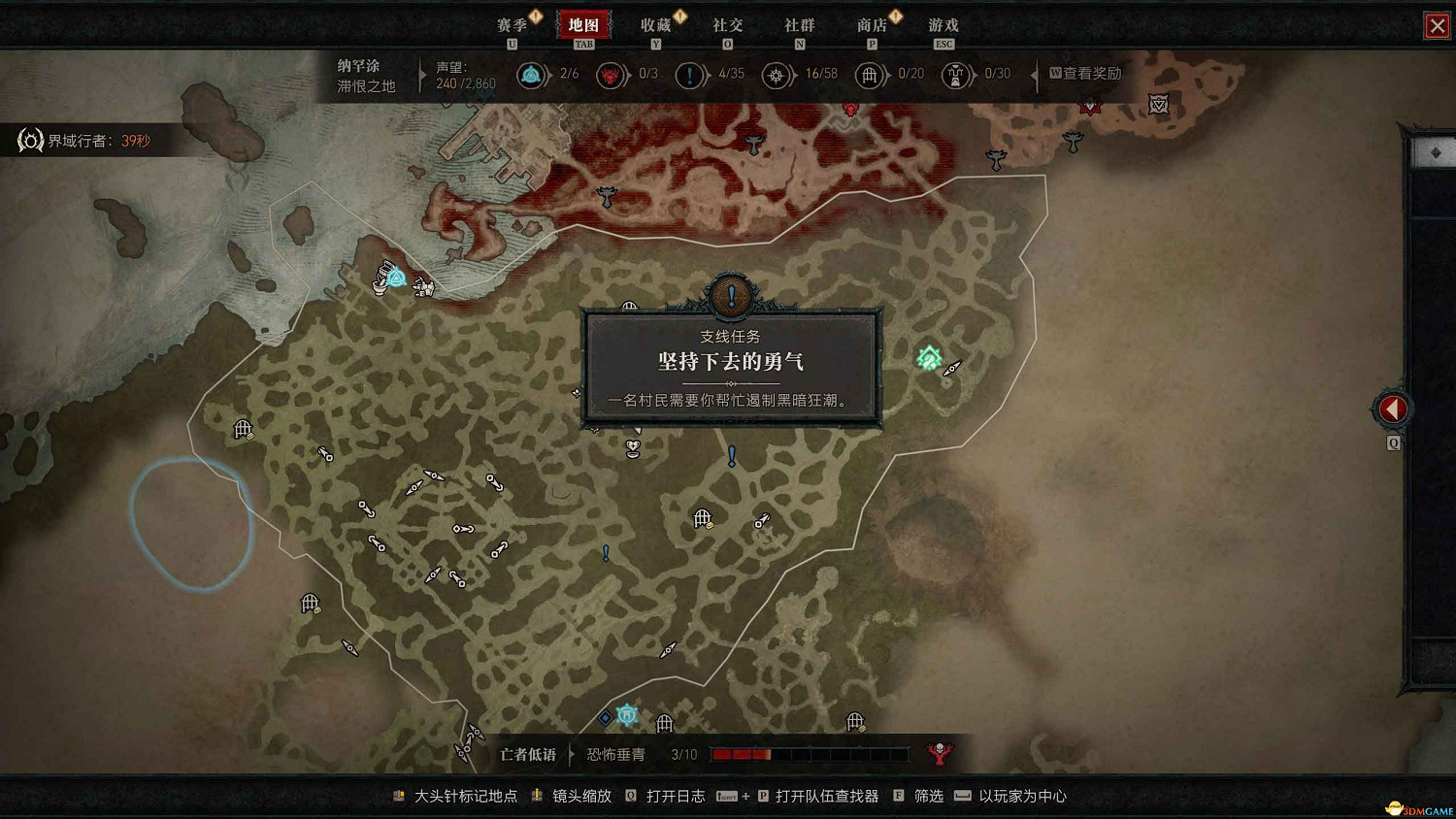Screen dimensions: 1456x819
Task: Click 大头针标记地点 to place a pin
Action: pos(466,796)
